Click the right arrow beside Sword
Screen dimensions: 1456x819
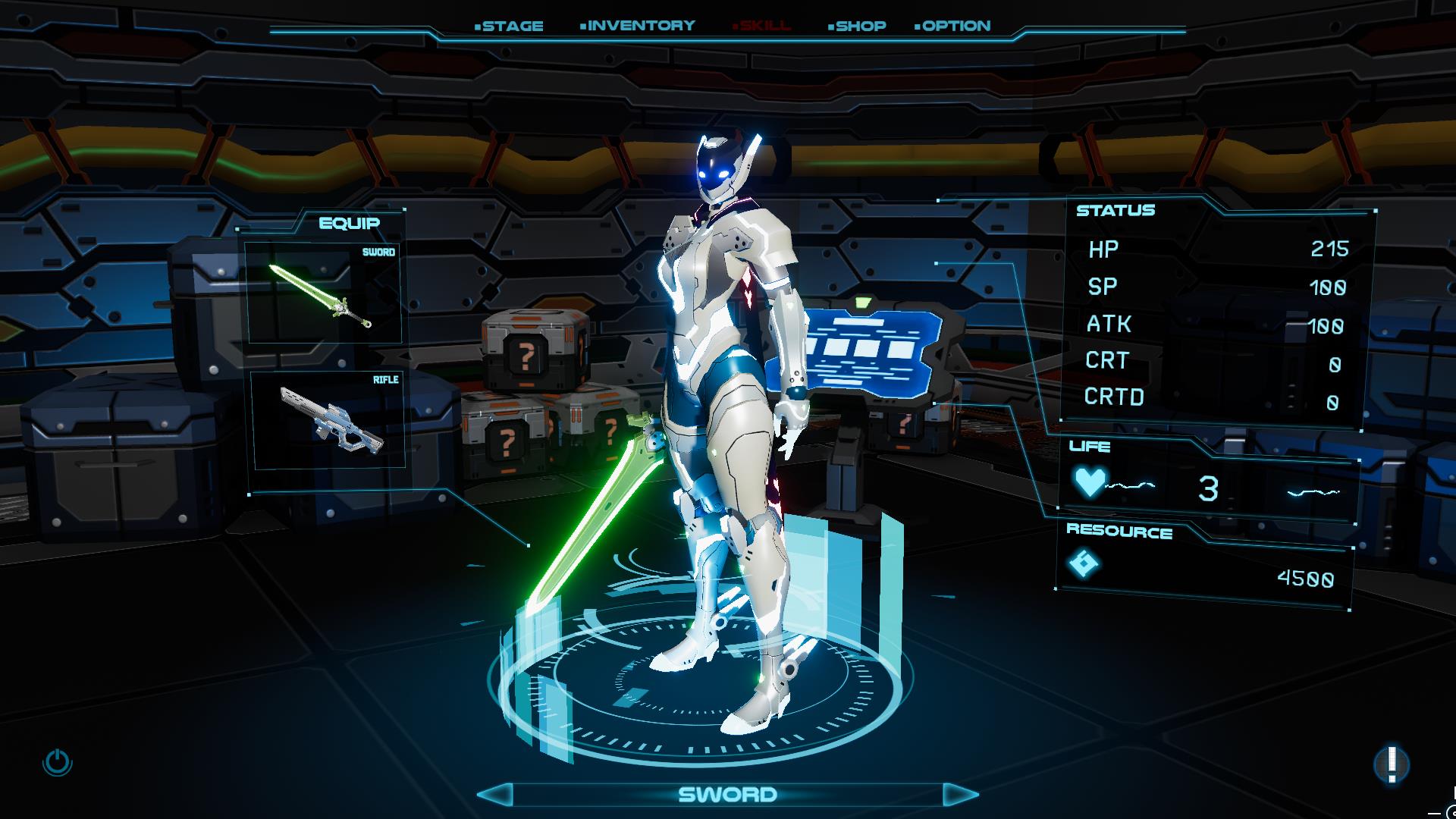(960, 794)
